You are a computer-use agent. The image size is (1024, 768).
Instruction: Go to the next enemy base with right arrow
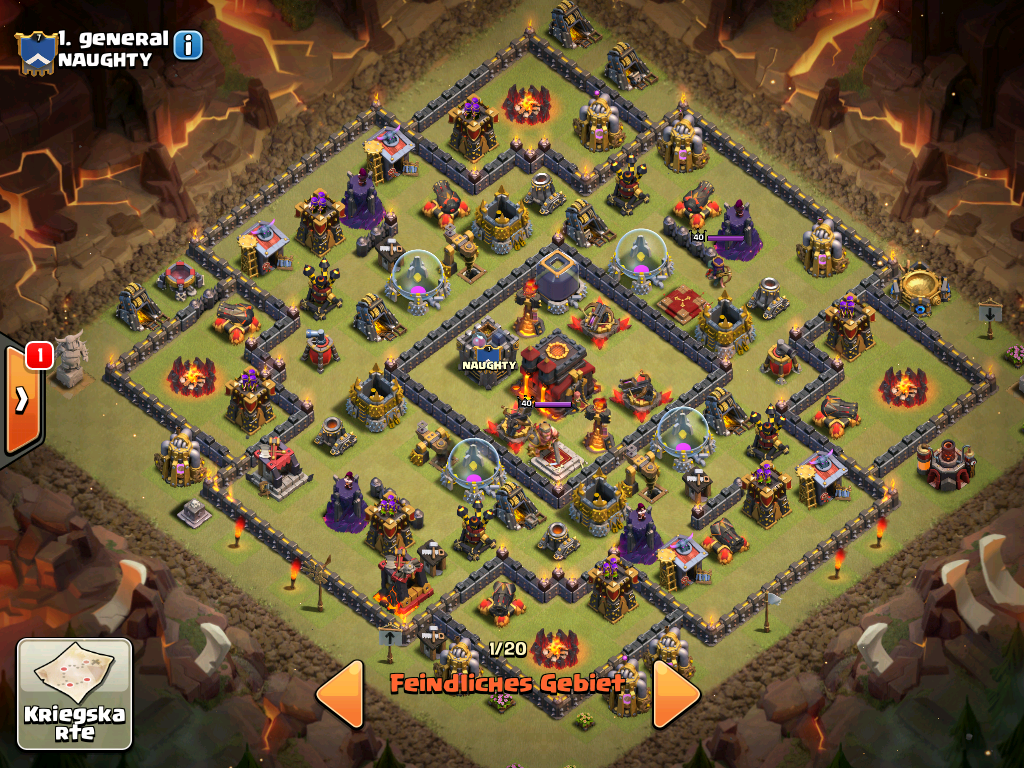(x=676, y=693)
